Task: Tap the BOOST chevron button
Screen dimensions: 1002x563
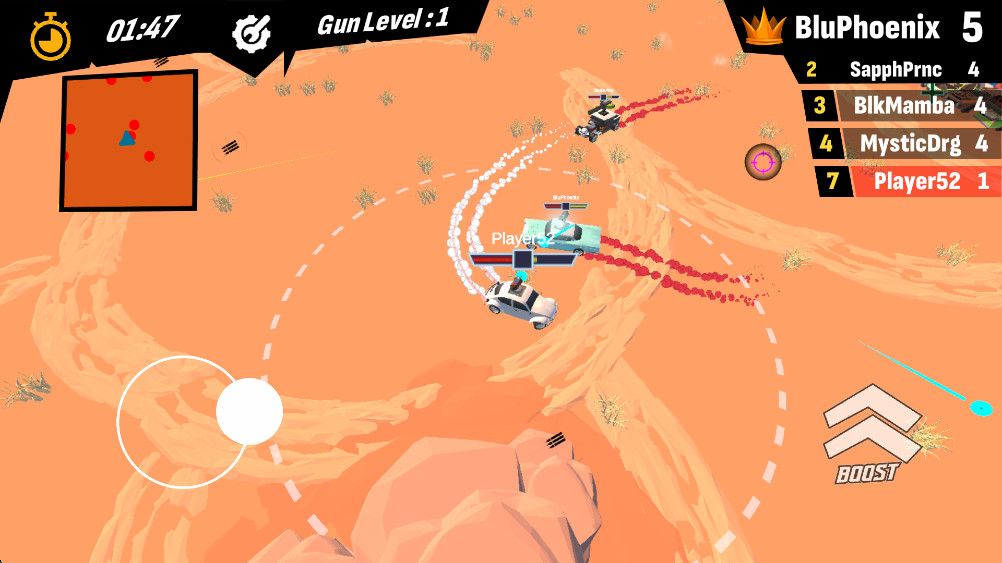Action: (870, 428)
